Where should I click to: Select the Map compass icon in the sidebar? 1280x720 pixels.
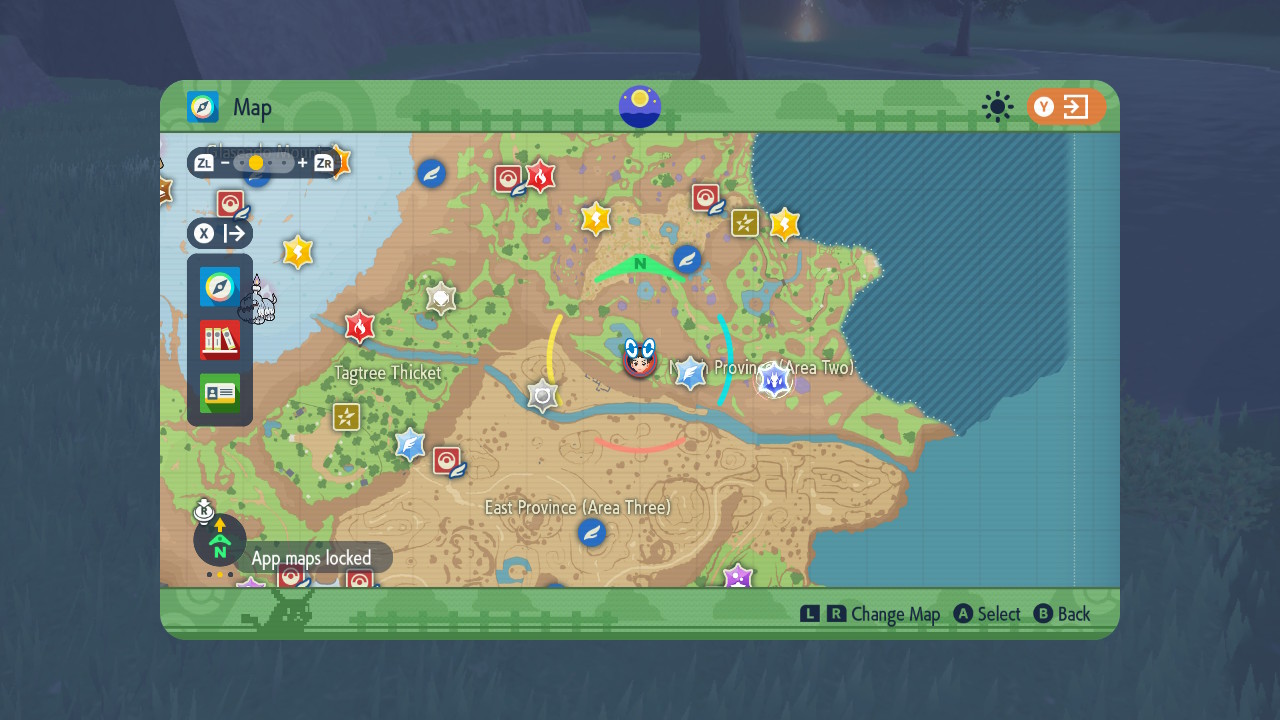(218, 287)
